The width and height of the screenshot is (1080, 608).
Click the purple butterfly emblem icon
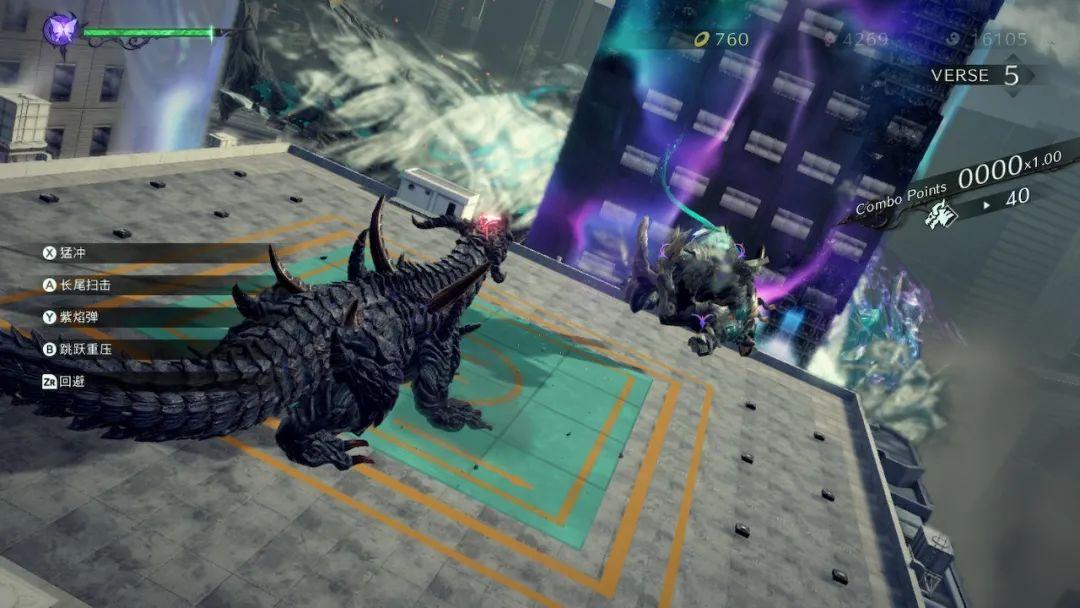click(61, 28)
